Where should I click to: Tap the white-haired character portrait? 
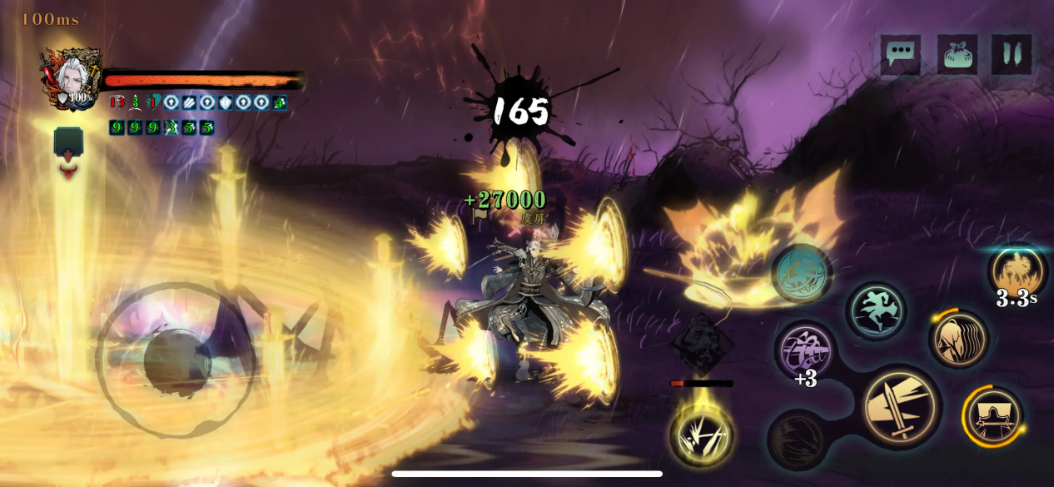pyautogui.click(x=72, y=77)
